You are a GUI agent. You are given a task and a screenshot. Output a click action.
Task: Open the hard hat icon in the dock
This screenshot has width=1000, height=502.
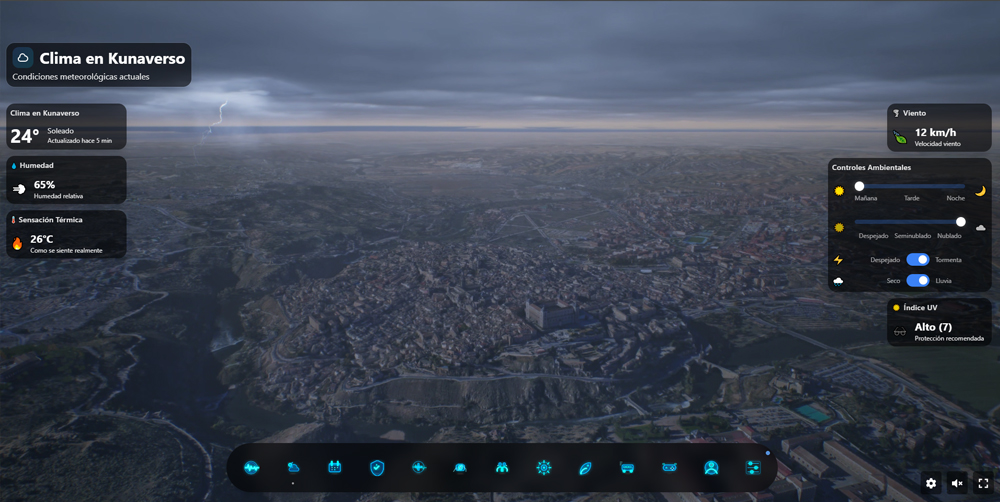pos(460,467)
